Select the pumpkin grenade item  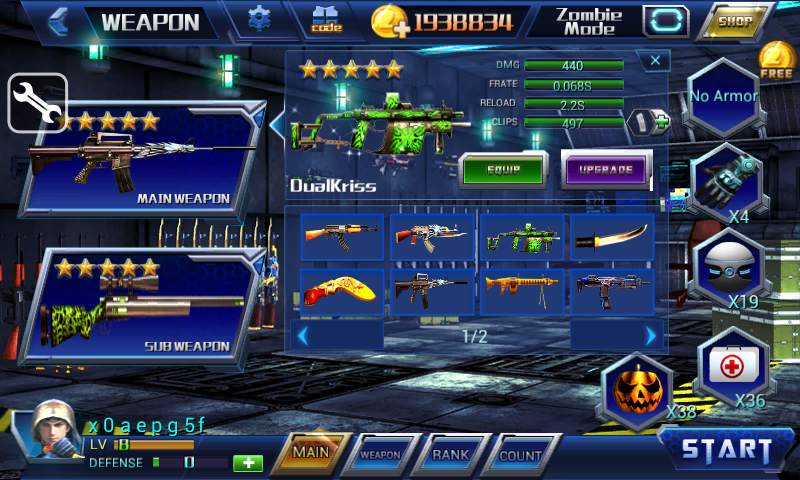636,390
